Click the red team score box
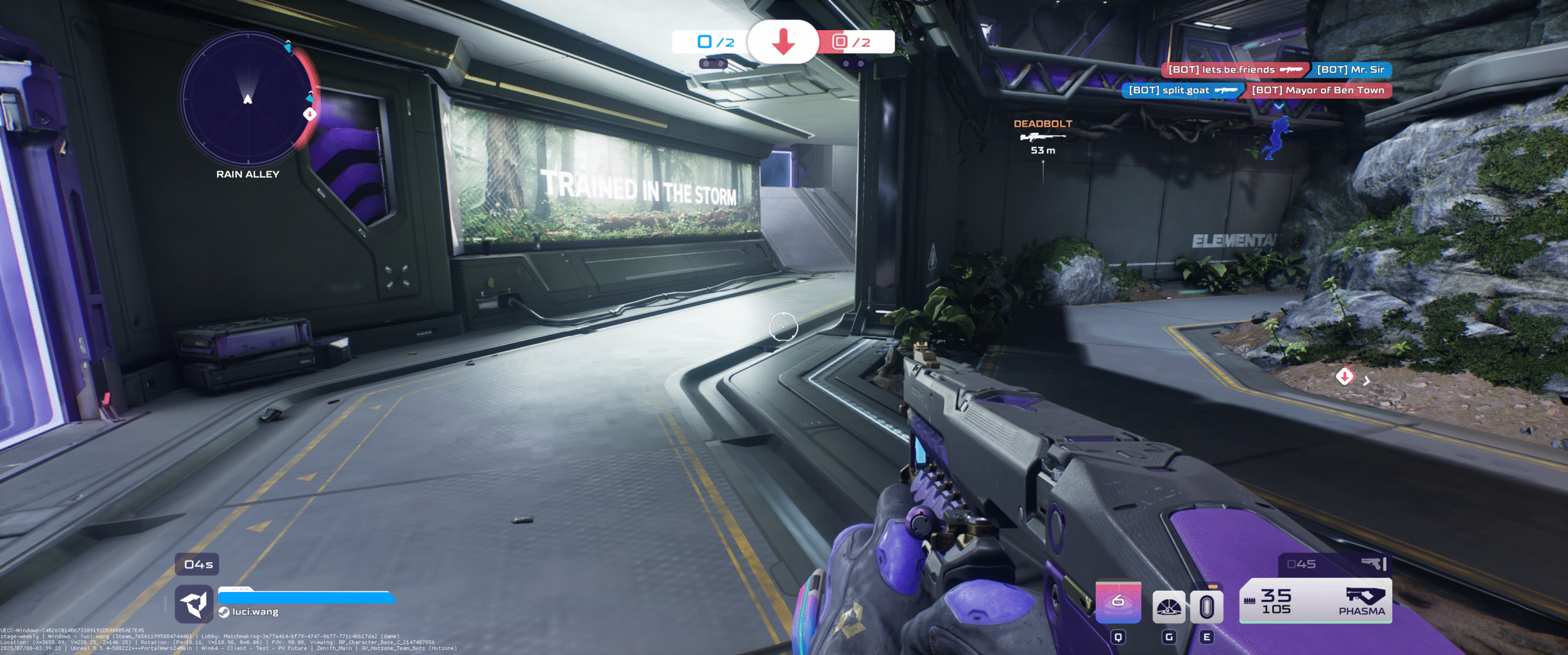1568x655 pixels. 855,42
